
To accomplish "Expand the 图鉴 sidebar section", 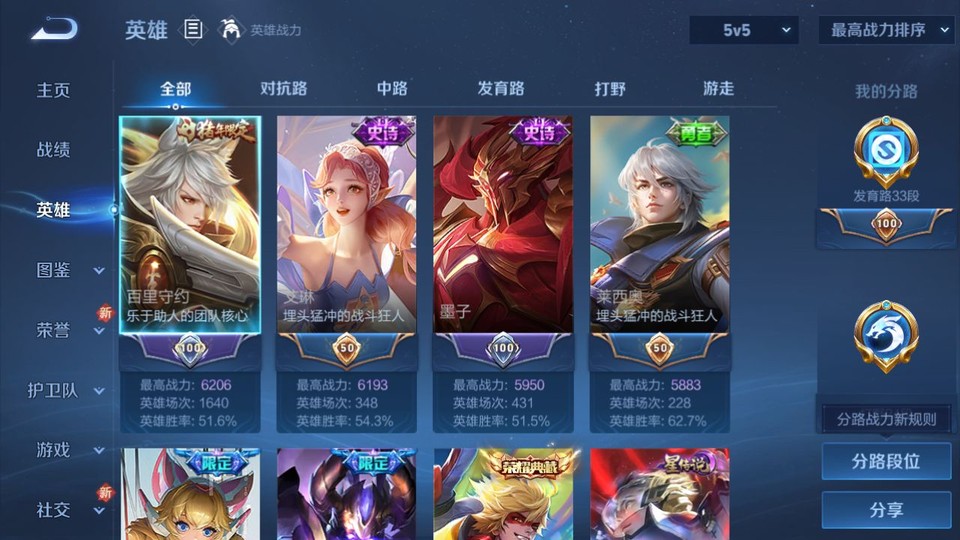I will coord(68,270).
